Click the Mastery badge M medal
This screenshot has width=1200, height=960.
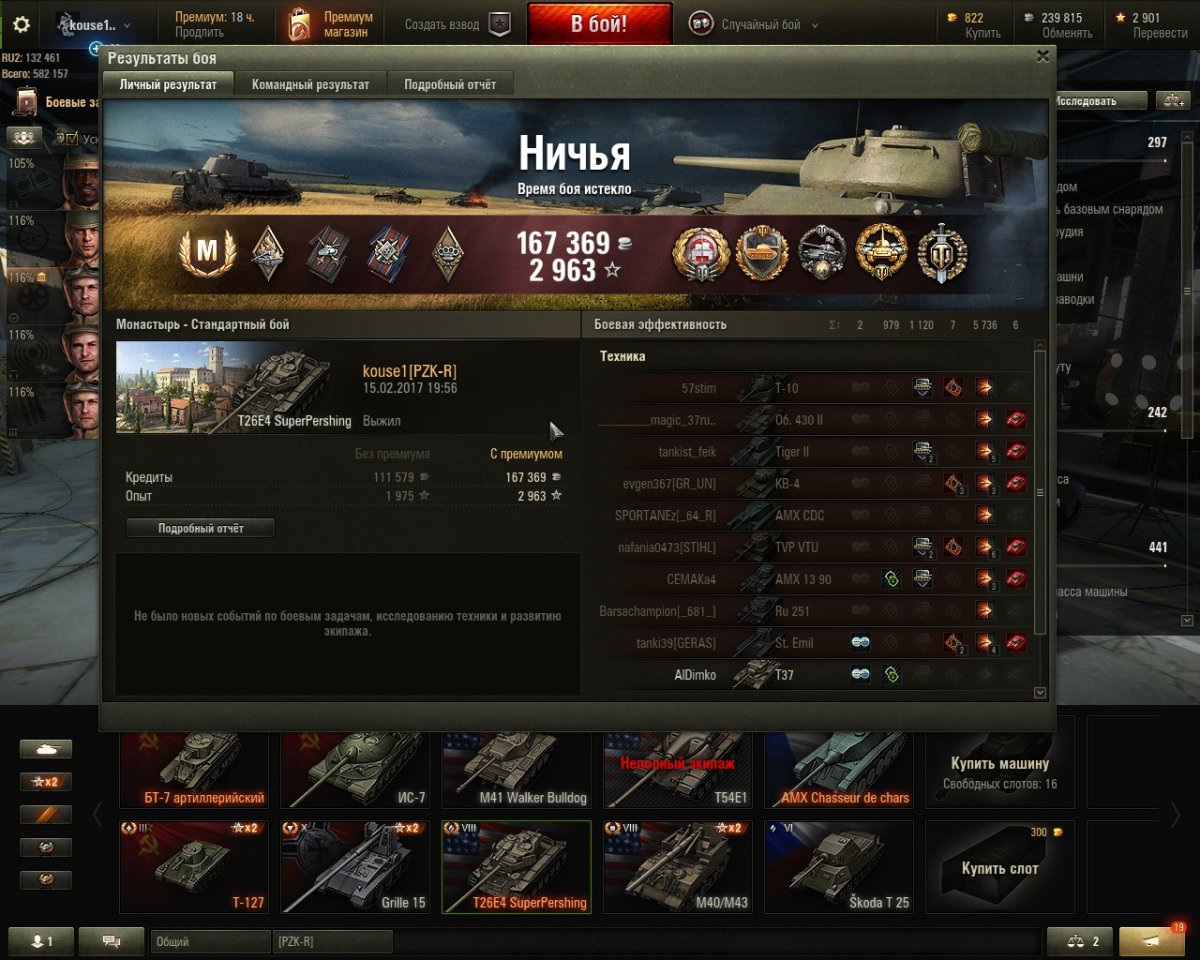(206, 253)
